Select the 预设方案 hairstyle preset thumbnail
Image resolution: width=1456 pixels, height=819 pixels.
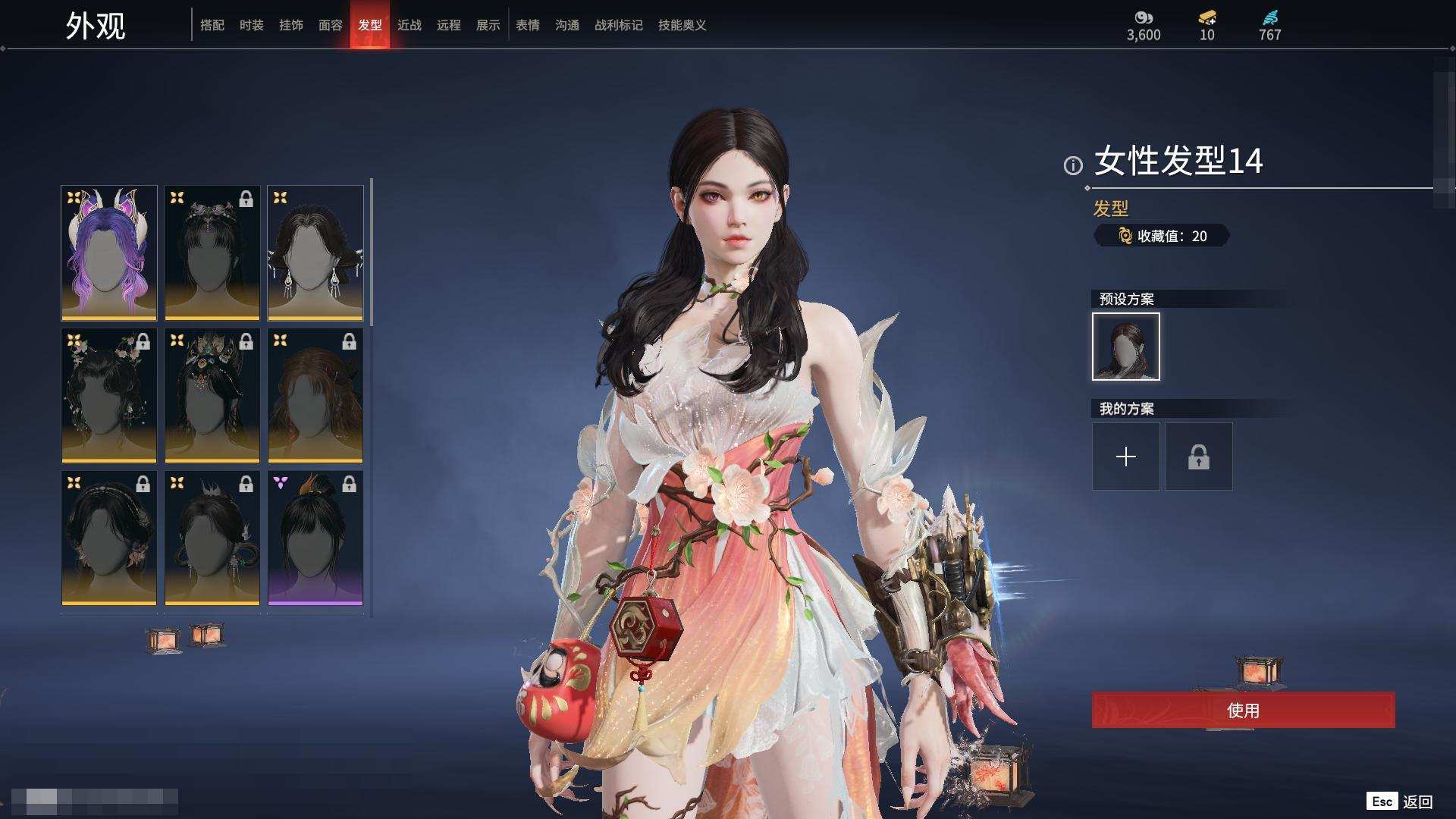click(1126, 347)
